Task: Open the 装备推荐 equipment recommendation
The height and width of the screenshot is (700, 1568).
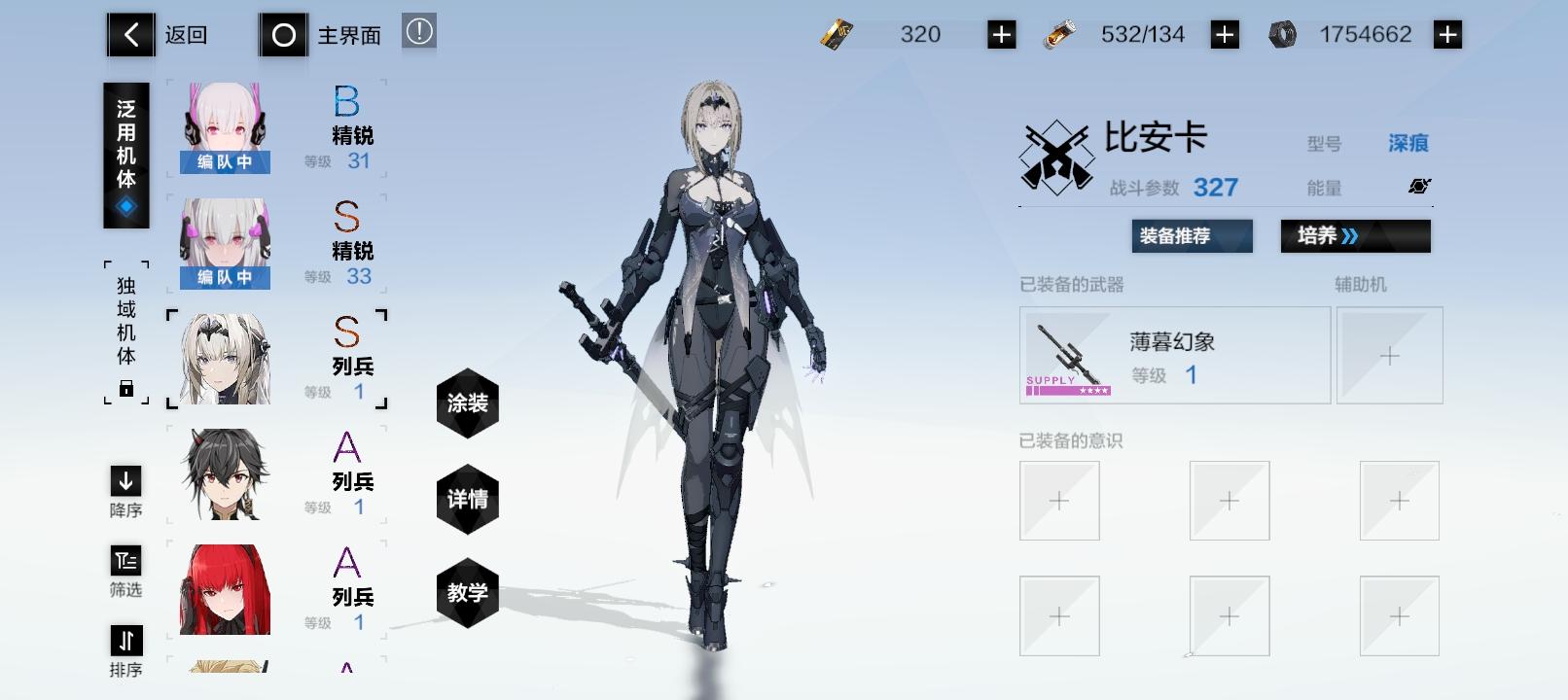Action: click(x=1191, y=235)
